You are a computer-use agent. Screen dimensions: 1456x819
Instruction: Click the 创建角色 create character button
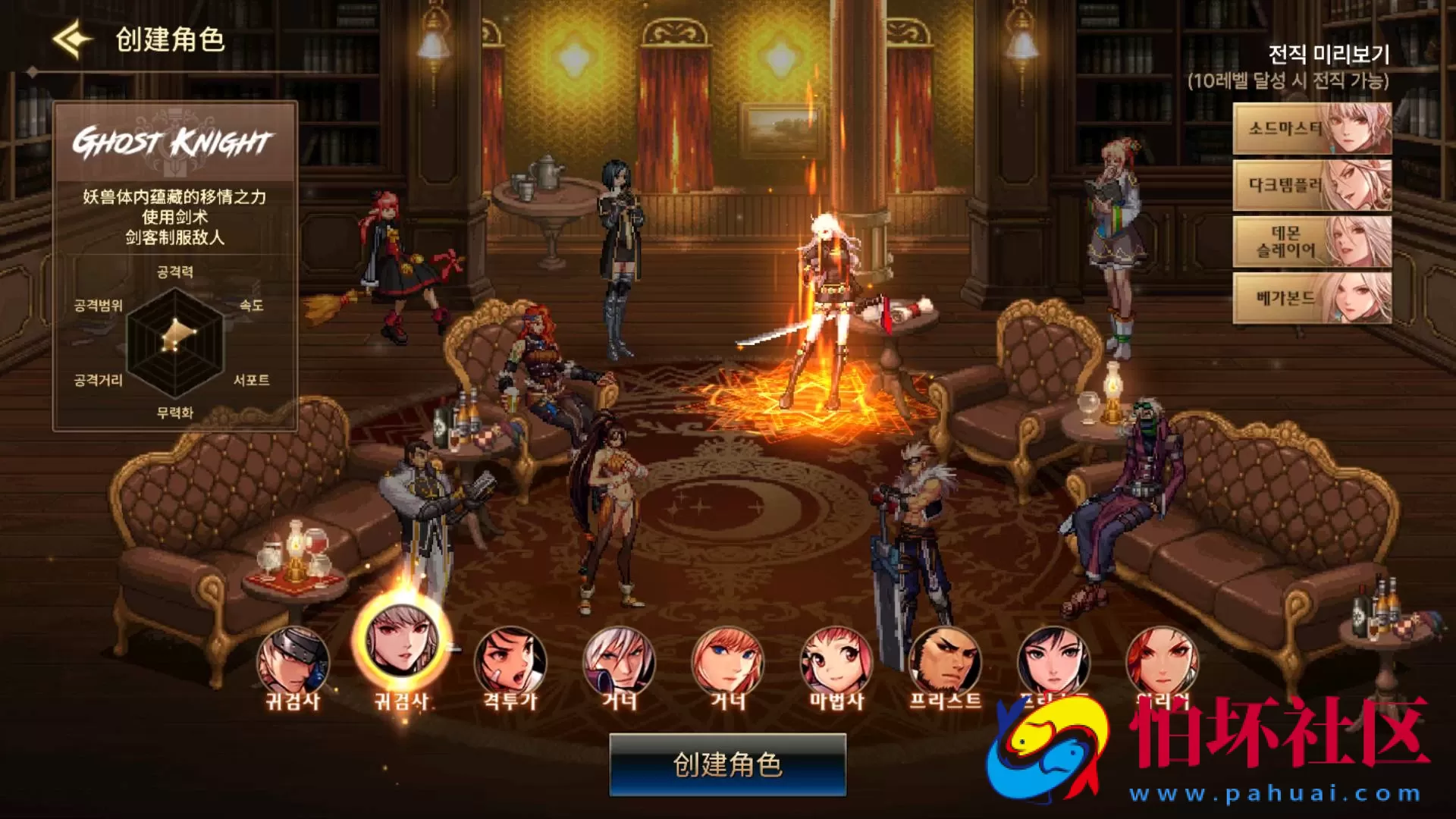pos(727,764)
